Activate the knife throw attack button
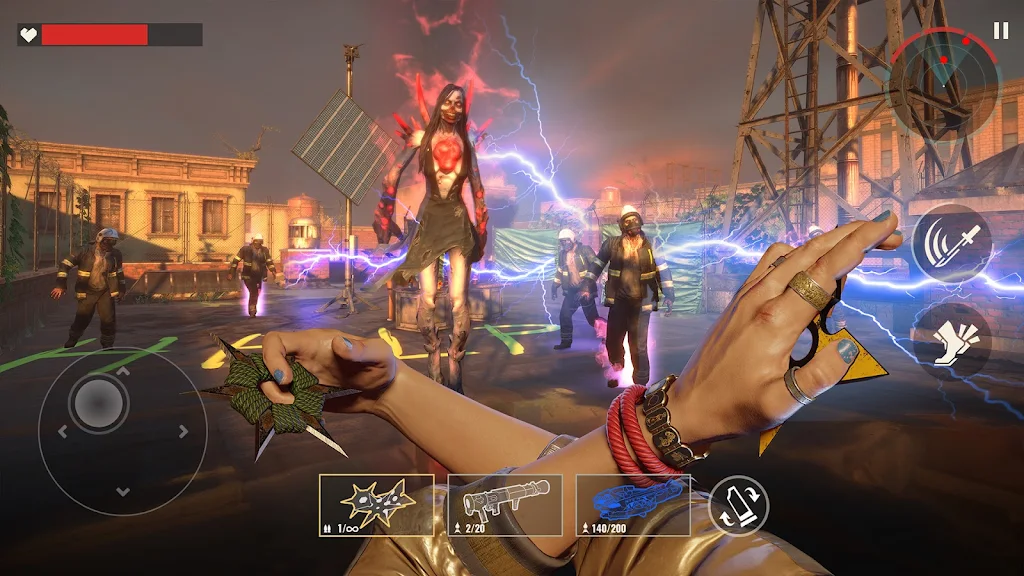 [x=951, y=244]
